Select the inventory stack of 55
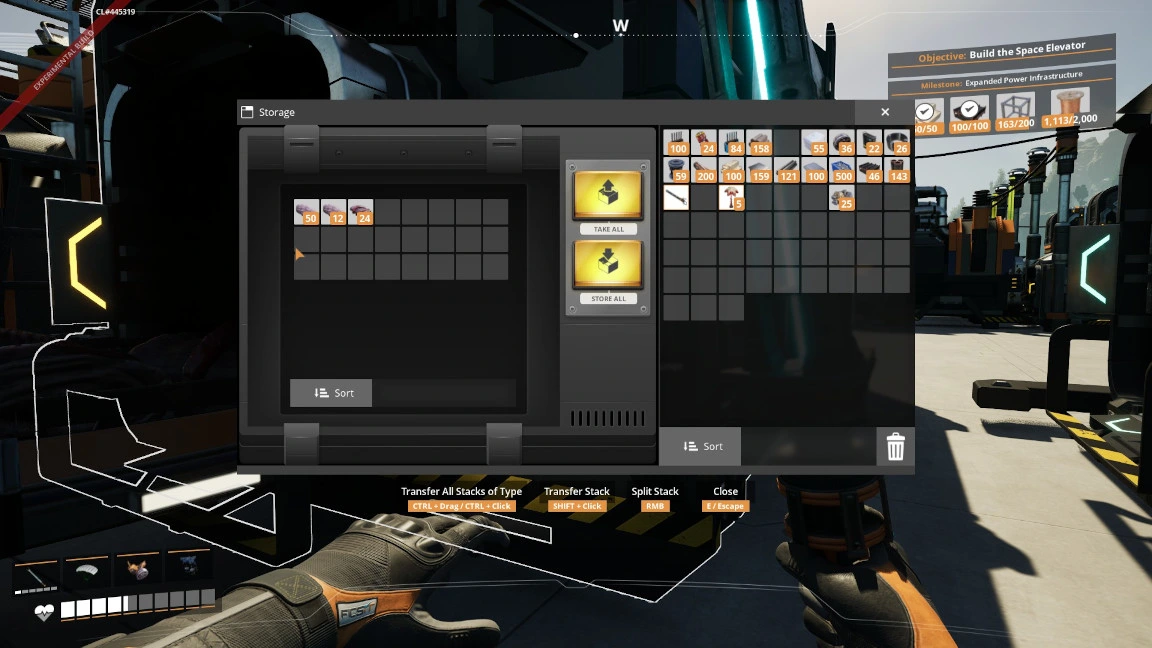1152x648 pixels. coord(814,143)
